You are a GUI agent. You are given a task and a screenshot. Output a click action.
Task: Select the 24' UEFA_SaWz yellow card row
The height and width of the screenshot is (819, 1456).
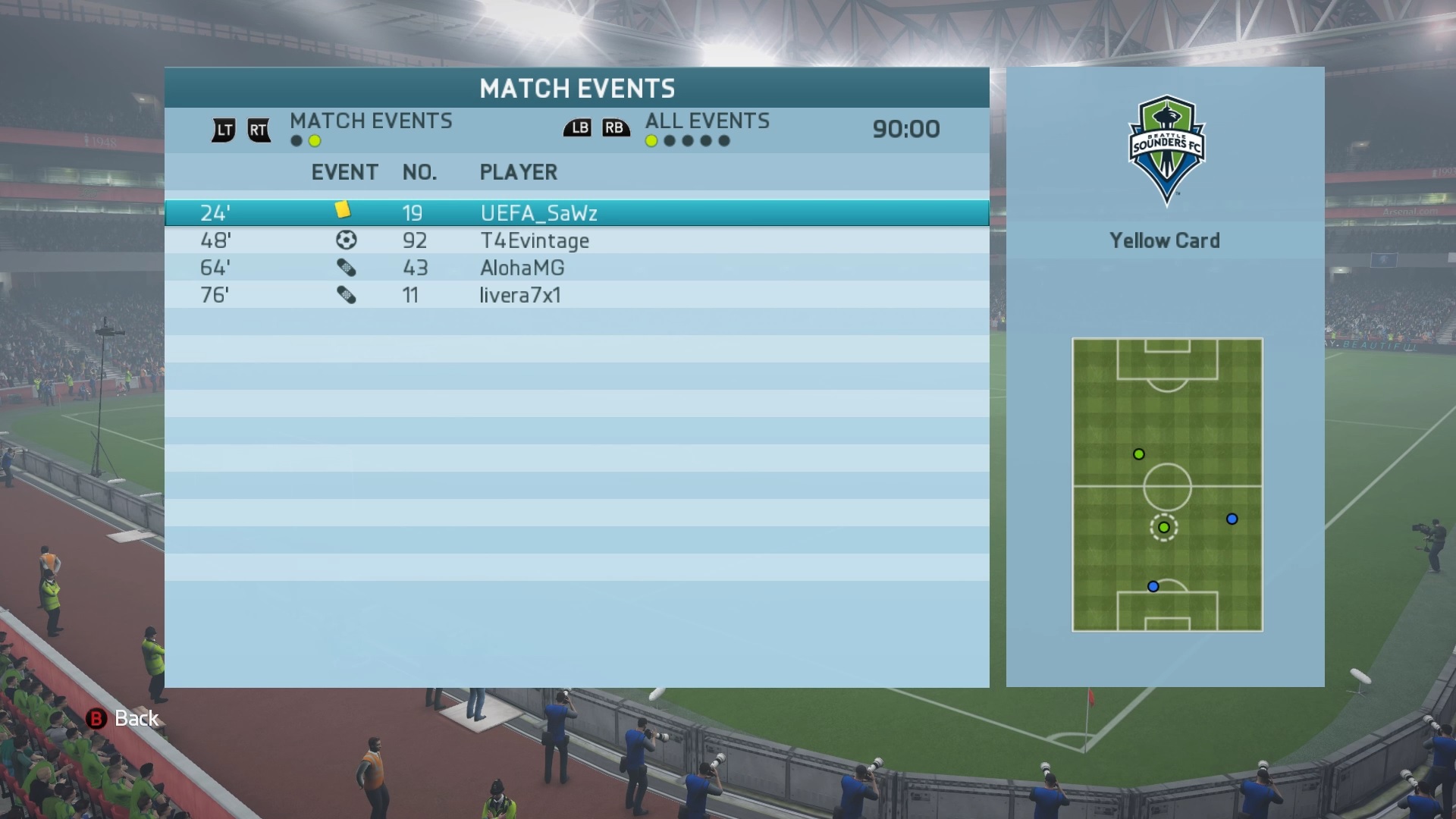(x=576, y=213)
